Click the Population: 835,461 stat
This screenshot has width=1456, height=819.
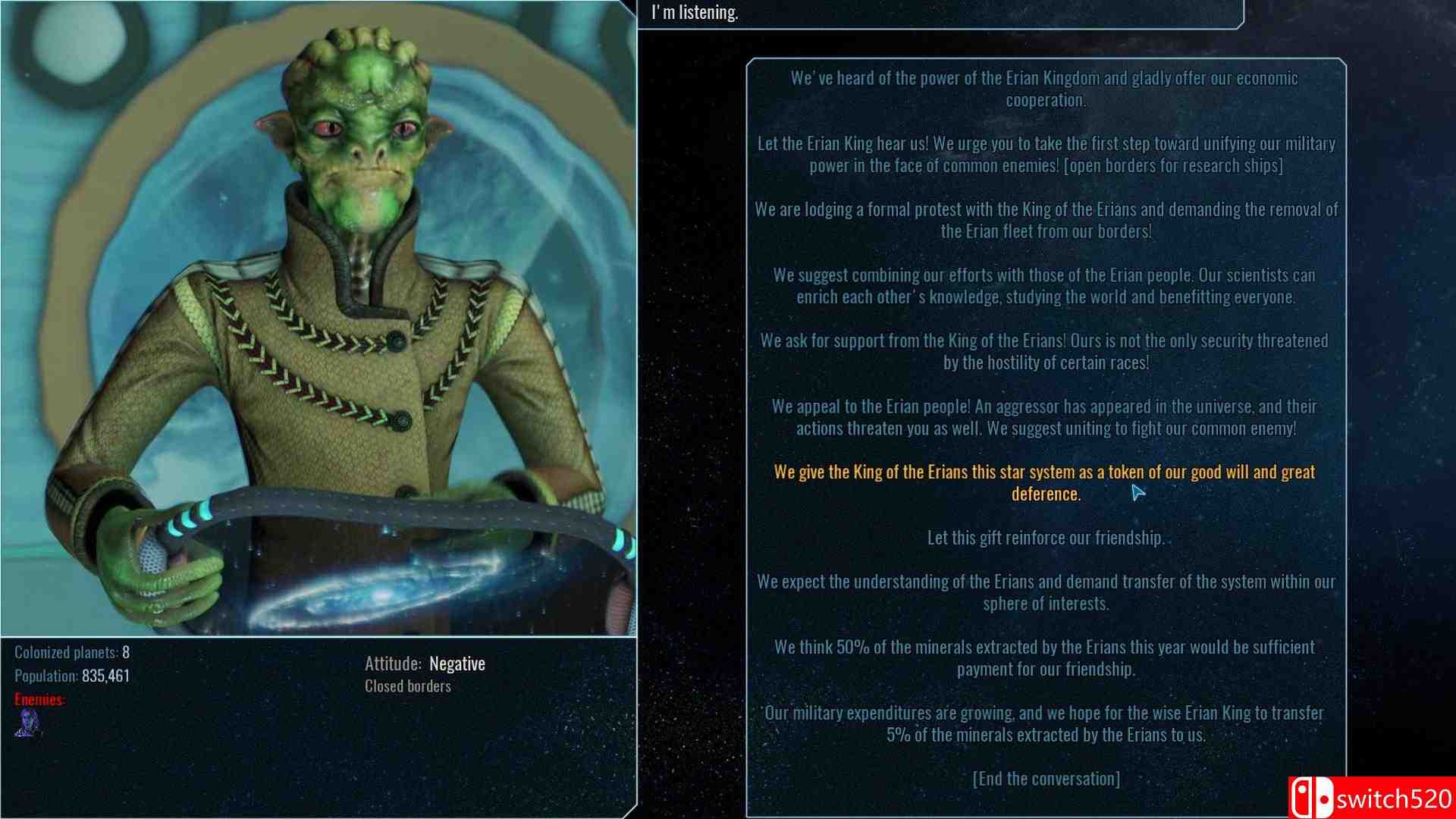click(x=72, y=673)
